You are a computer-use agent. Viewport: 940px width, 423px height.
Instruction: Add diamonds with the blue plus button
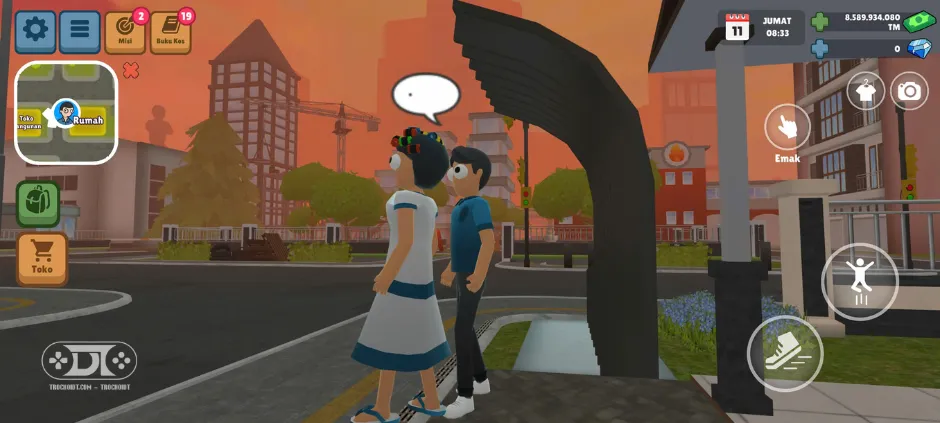point(820,48)
